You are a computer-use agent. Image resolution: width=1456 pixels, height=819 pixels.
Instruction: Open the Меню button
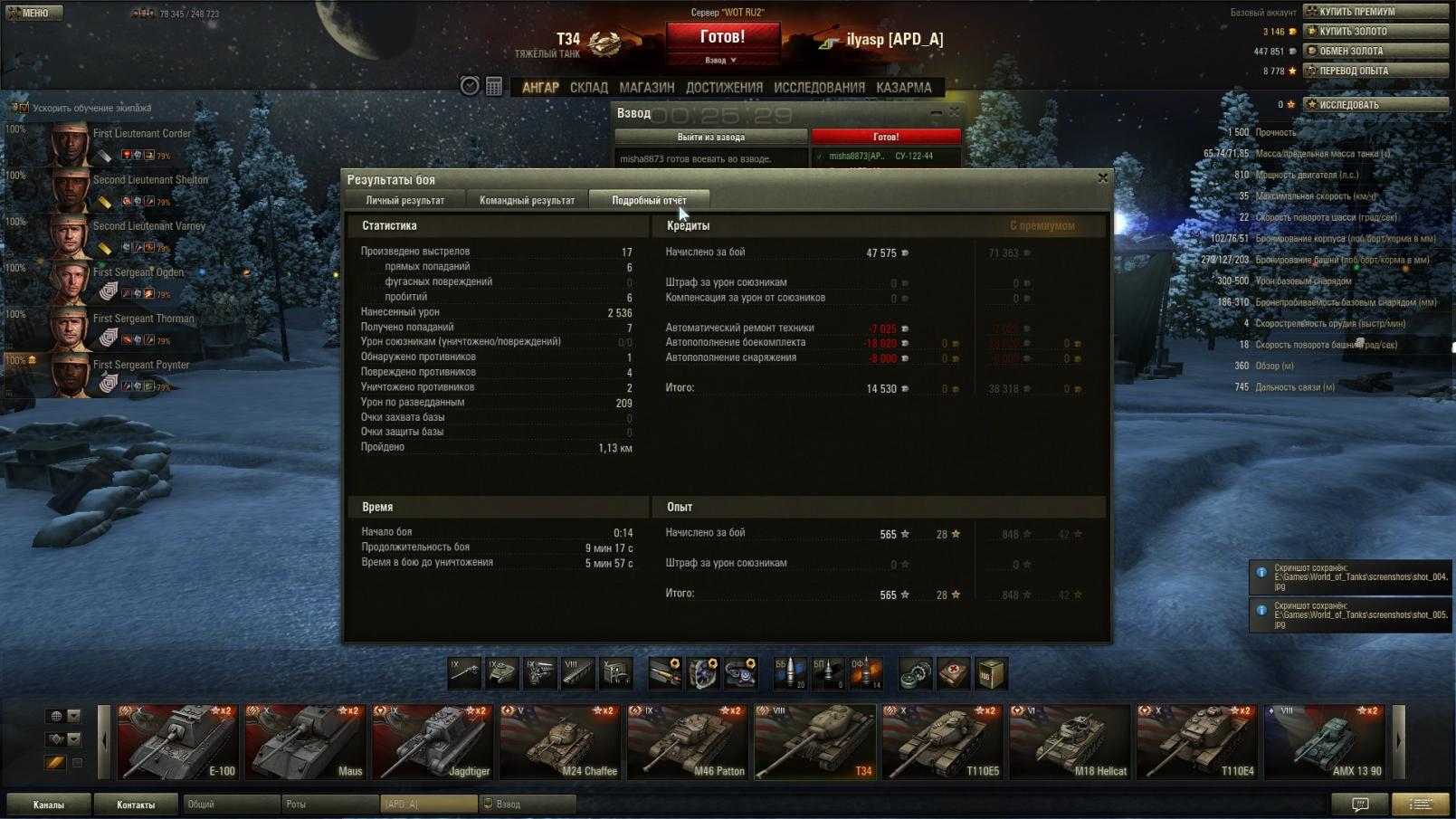[33, 13]
